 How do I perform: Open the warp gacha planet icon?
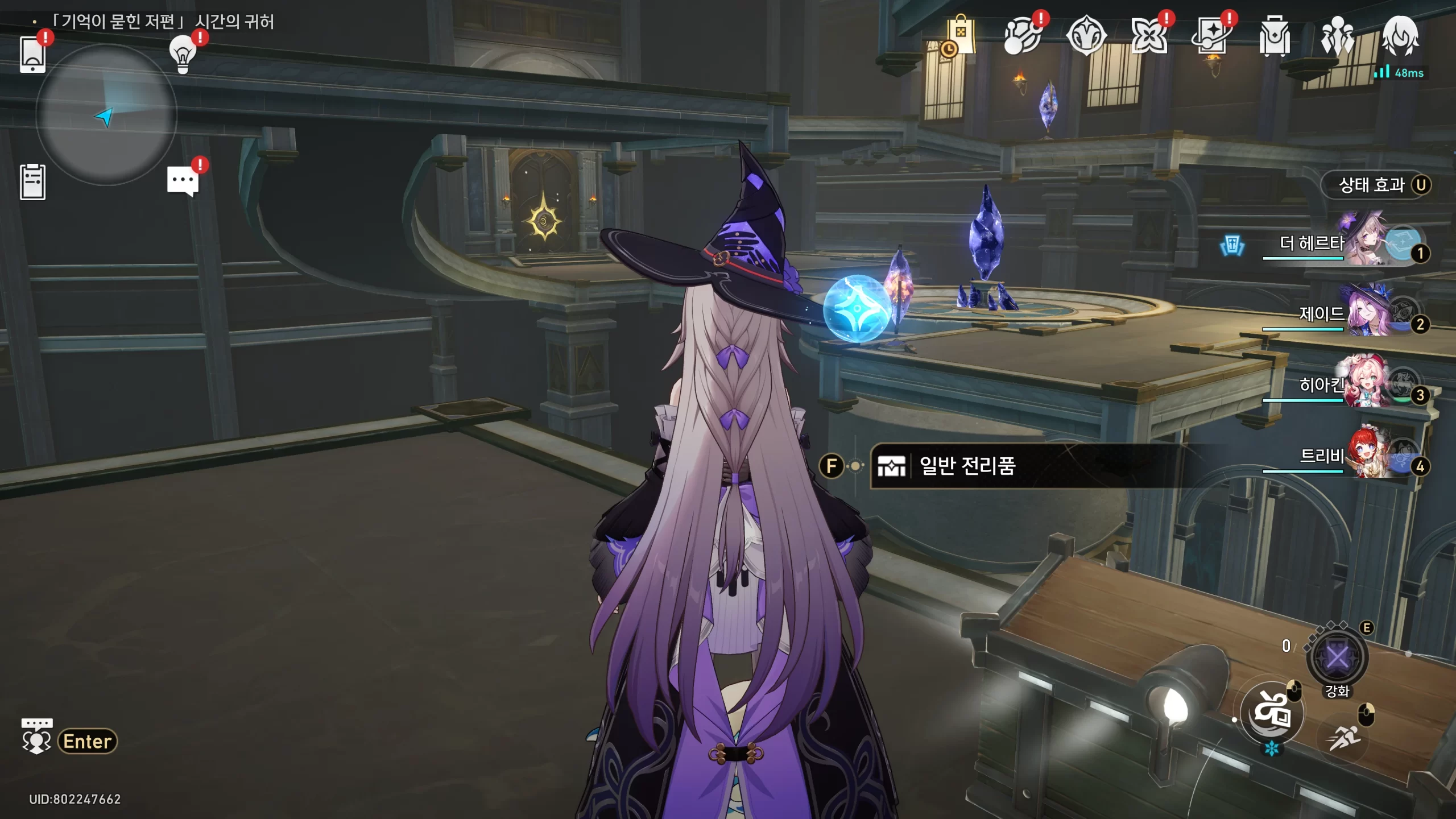pos(1023,36)
